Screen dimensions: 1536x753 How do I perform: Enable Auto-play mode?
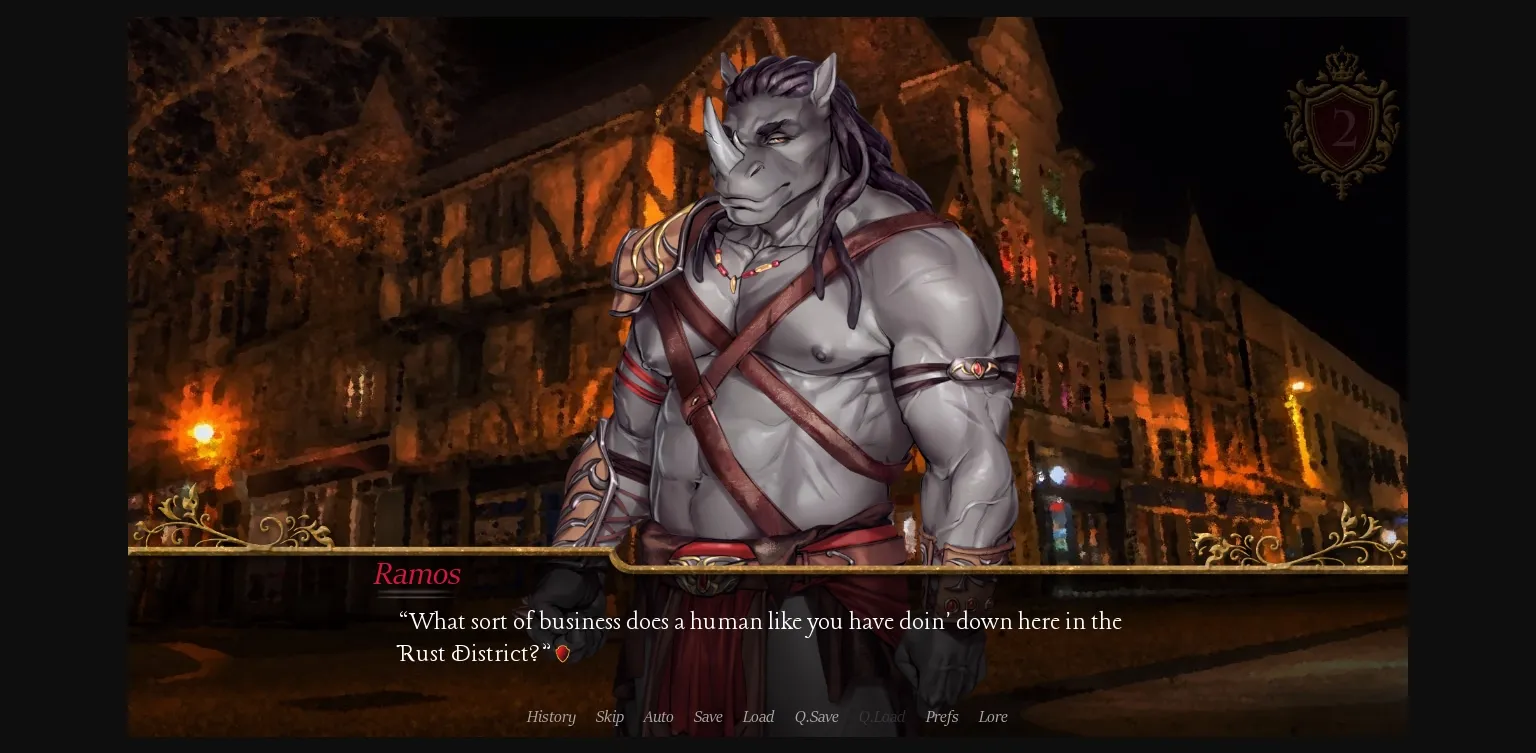click(658, 717)
